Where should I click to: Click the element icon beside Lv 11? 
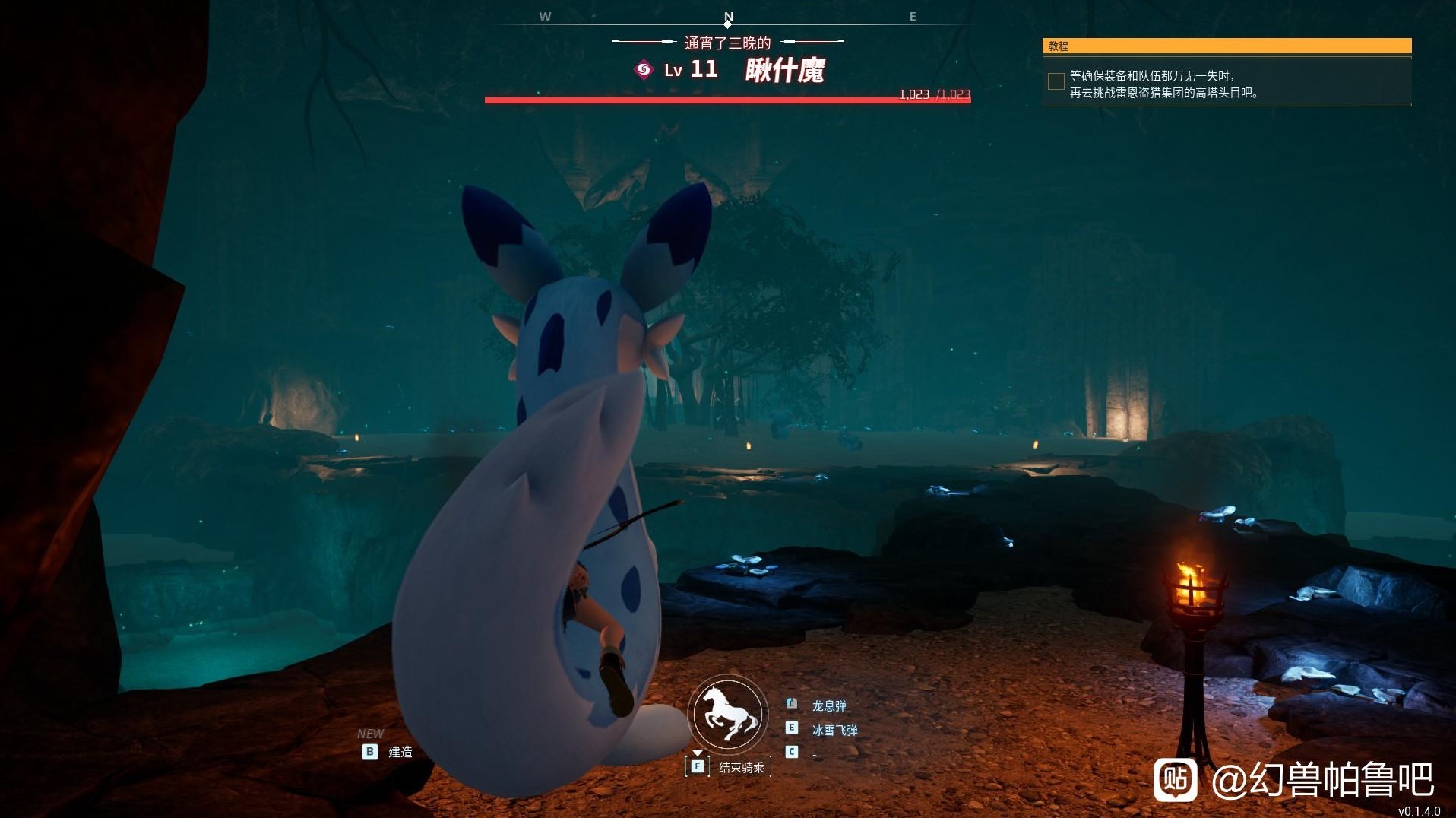click(x=644, y=70)
